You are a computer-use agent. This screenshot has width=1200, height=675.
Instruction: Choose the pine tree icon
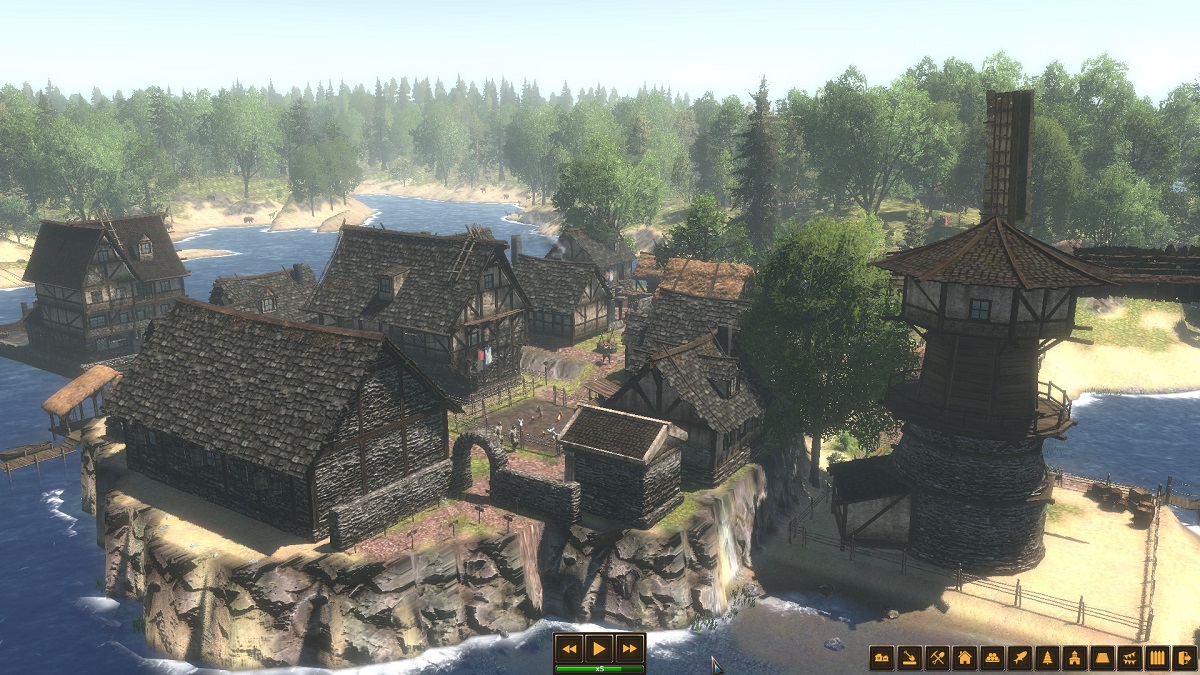[1047, 658]
